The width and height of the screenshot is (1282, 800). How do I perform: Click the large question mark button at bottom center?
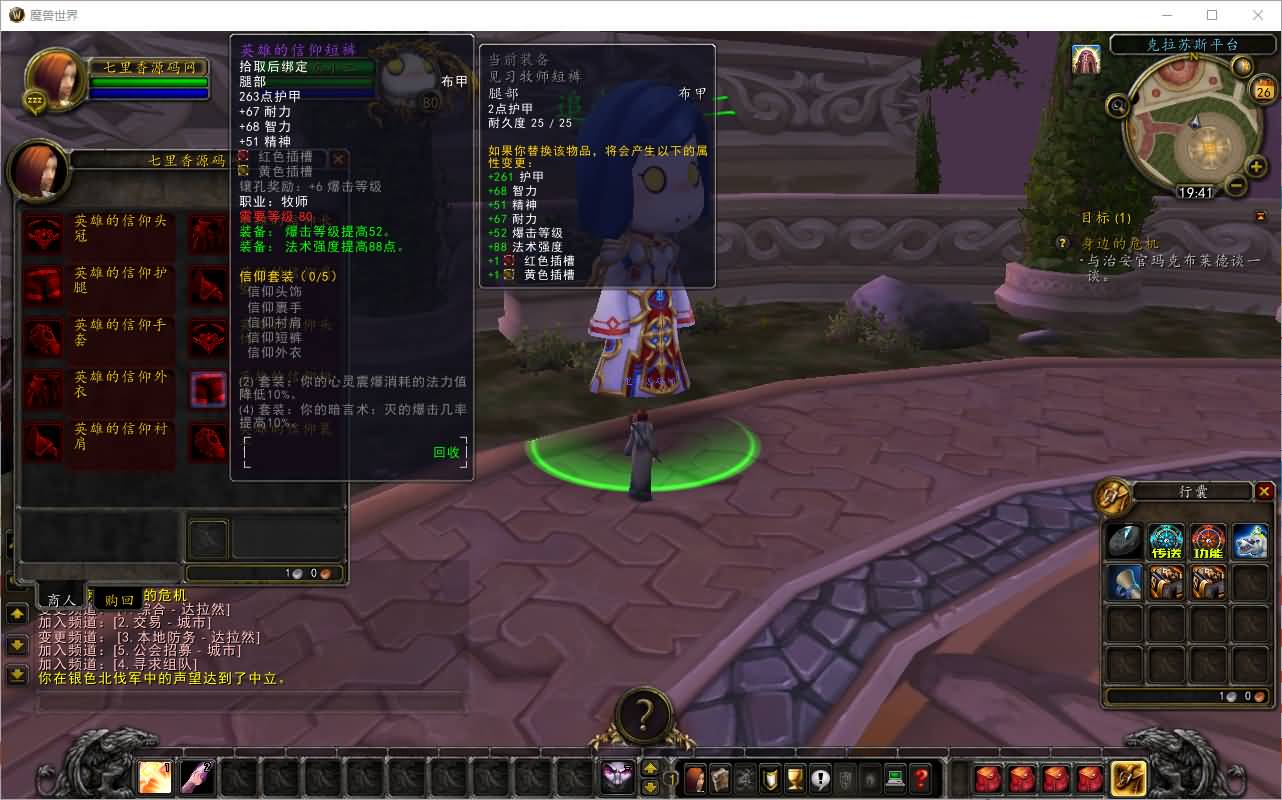pos(642,712)
